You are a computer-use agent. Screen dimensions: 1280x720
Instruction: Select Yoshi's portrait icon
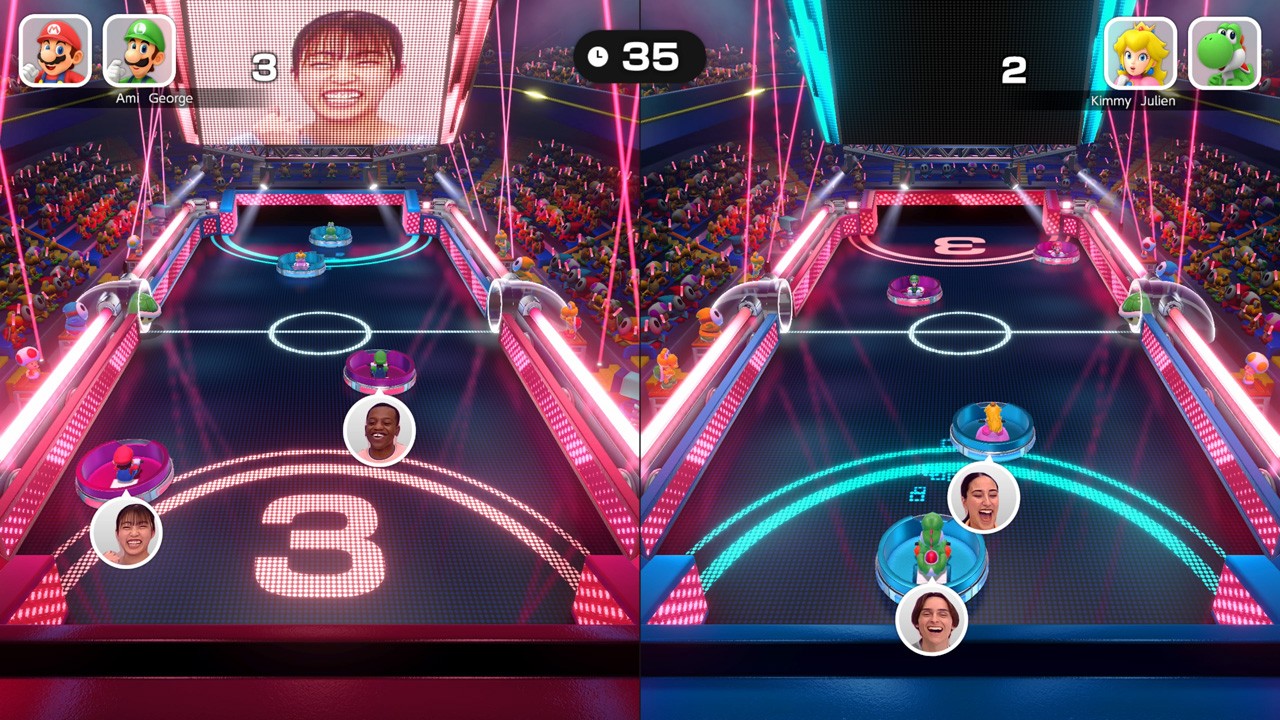[1224, 53]
